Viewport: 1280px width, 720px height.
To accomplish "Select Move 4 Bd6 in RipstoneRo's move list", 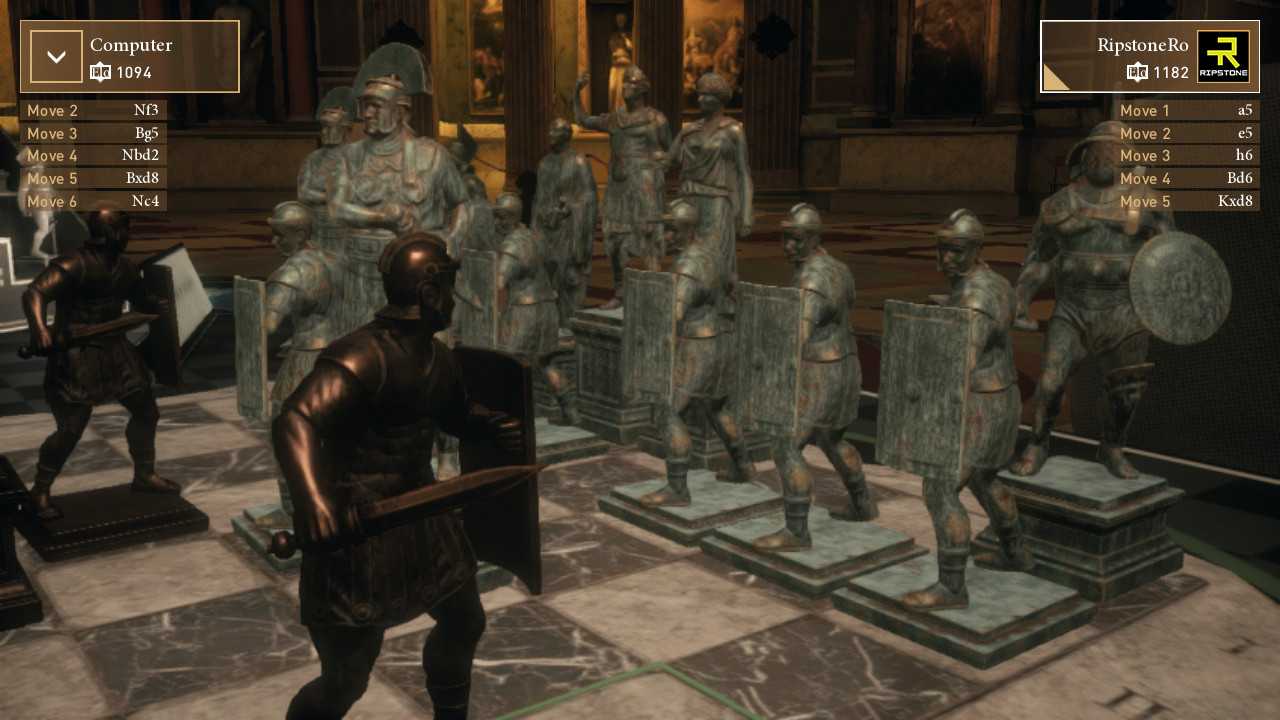I will (1188, 178).
